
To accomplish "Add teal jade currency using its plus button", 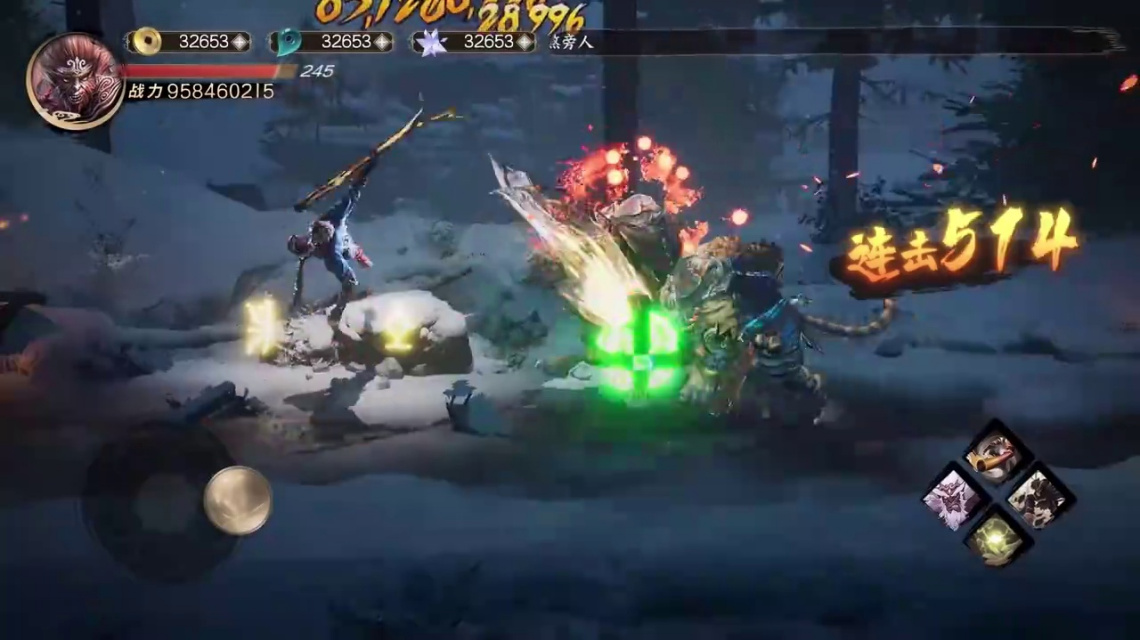I will point(383,42).
